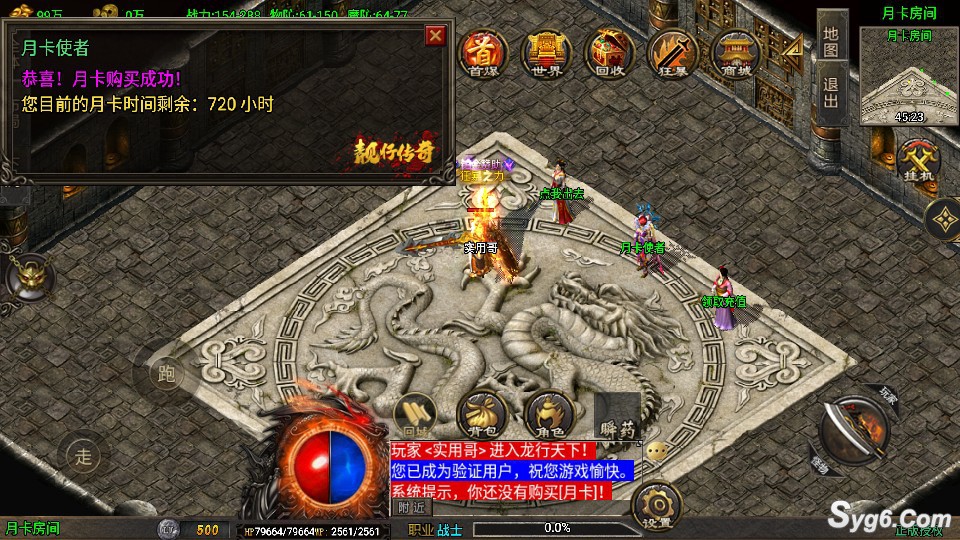
Task: Select the 跑 run movement button
Action: point(167,375)
